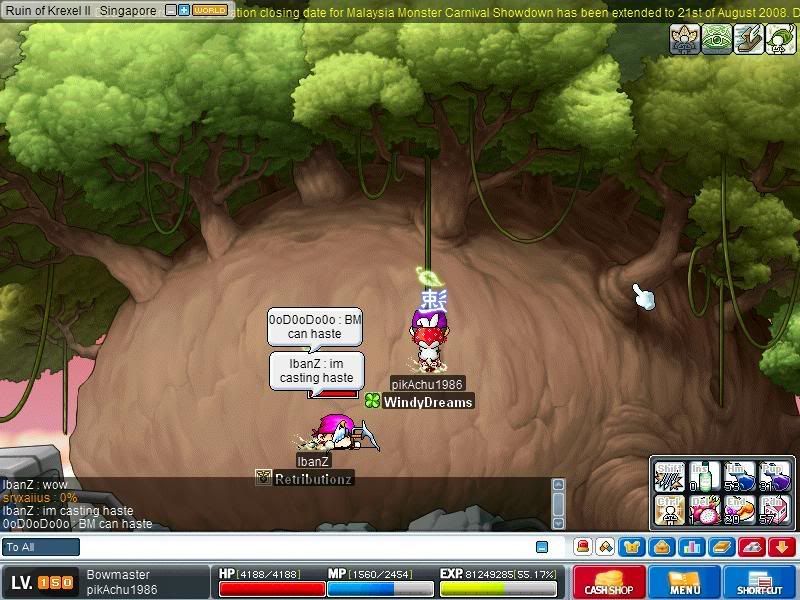The width and height of the screenshot is (800, 600).
Task: Change the 'To All' chat target
Action: point(41,547)
